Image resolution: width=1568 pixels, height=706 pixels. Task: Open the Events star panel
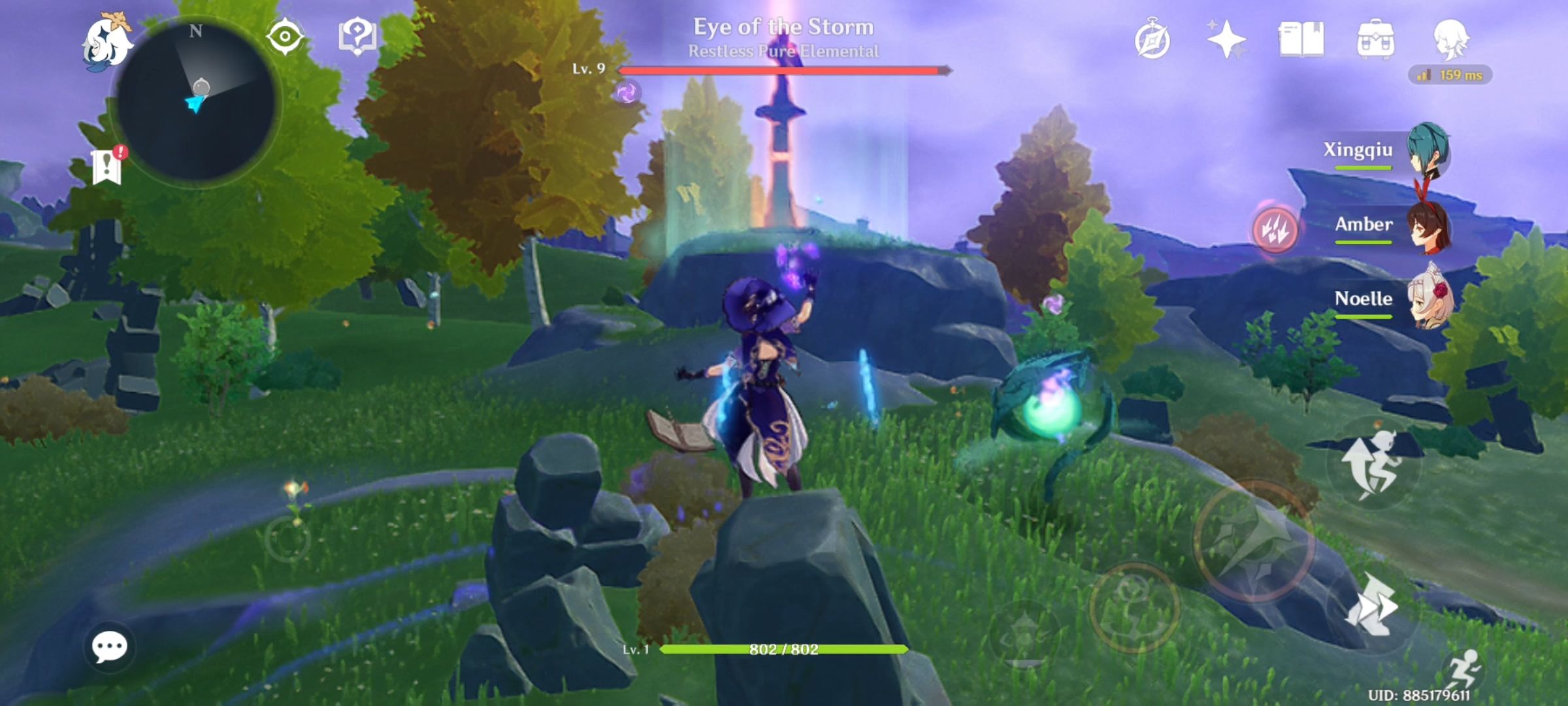coord(1228,39)
